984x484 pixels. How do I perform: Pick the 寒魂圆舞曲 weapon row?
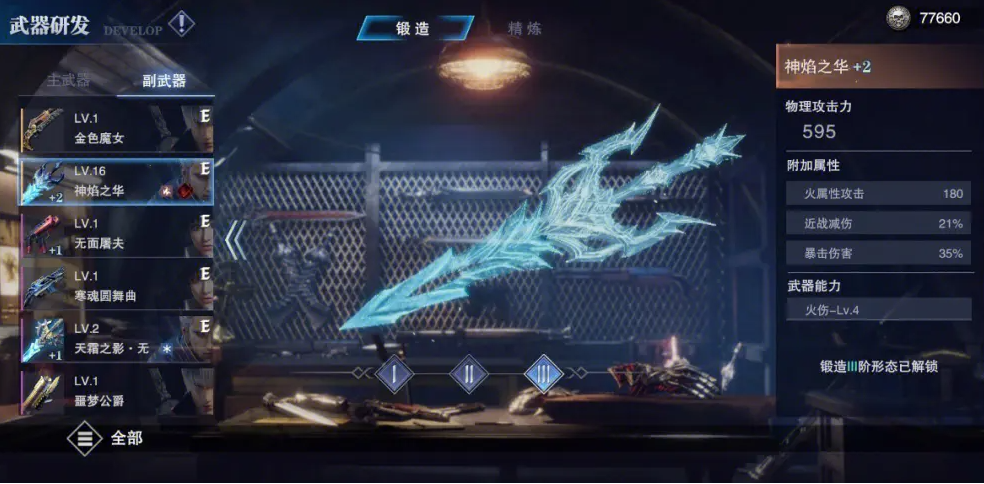pos(116,285)
